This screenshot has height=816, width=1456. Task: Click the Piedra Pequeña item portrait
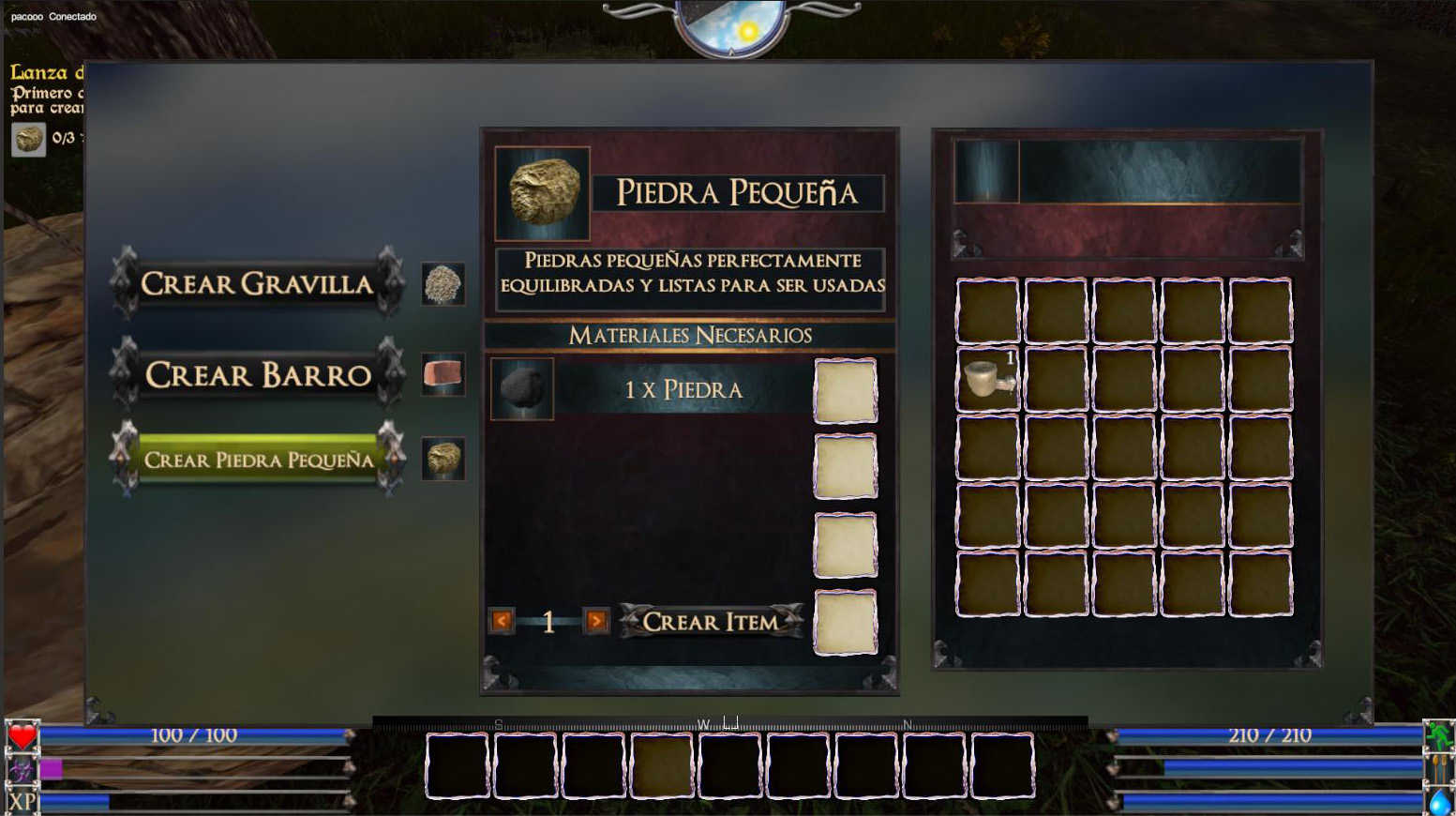pyautogui.click(x=543, y=192)
